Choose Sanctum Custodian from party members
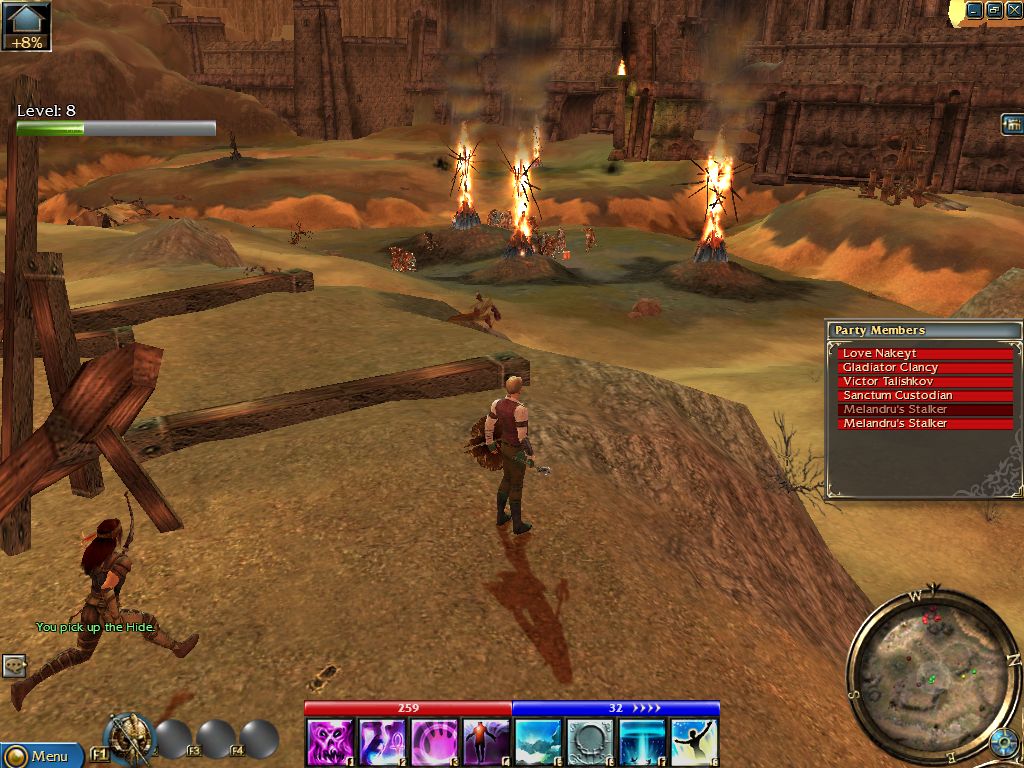 pos(926,395)
